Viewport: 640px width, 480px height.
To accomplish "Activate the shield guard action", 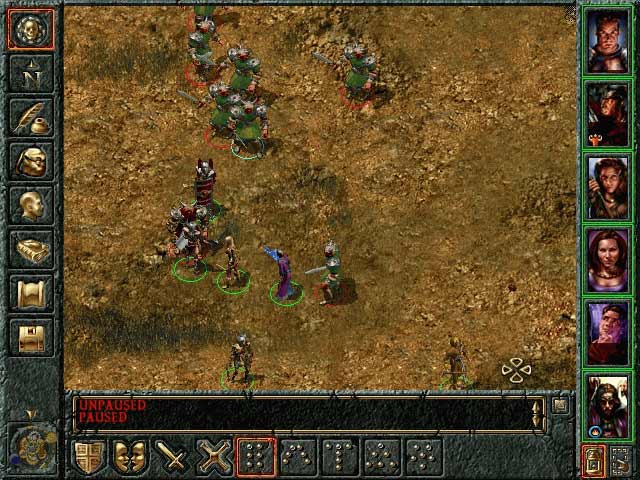I will point(90,457).
